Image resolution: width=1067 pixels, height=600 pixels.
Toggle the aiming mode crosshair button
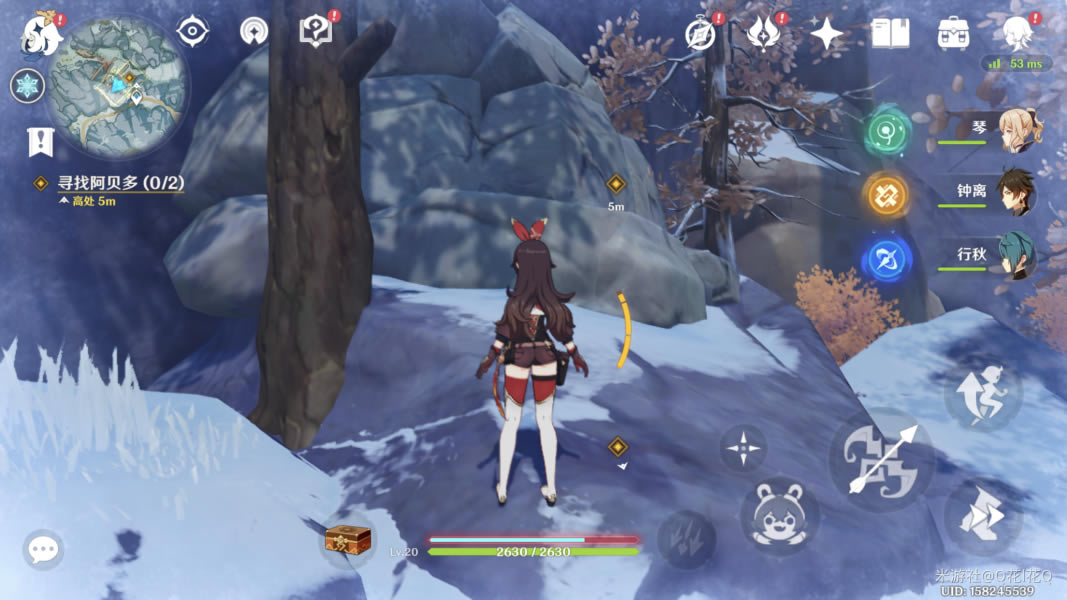pos(743,447)
